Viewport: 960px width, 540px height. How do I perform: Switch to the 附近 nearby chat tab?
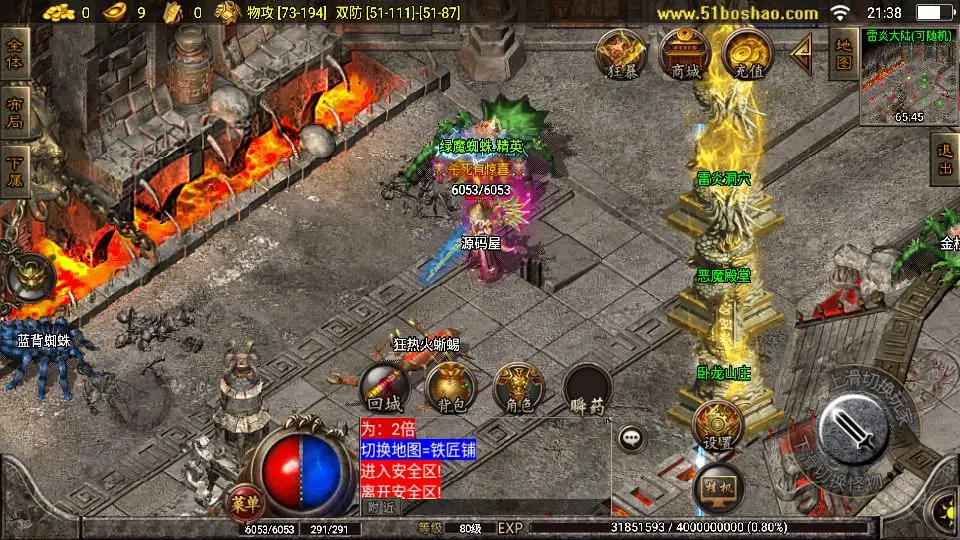(380, 507)
